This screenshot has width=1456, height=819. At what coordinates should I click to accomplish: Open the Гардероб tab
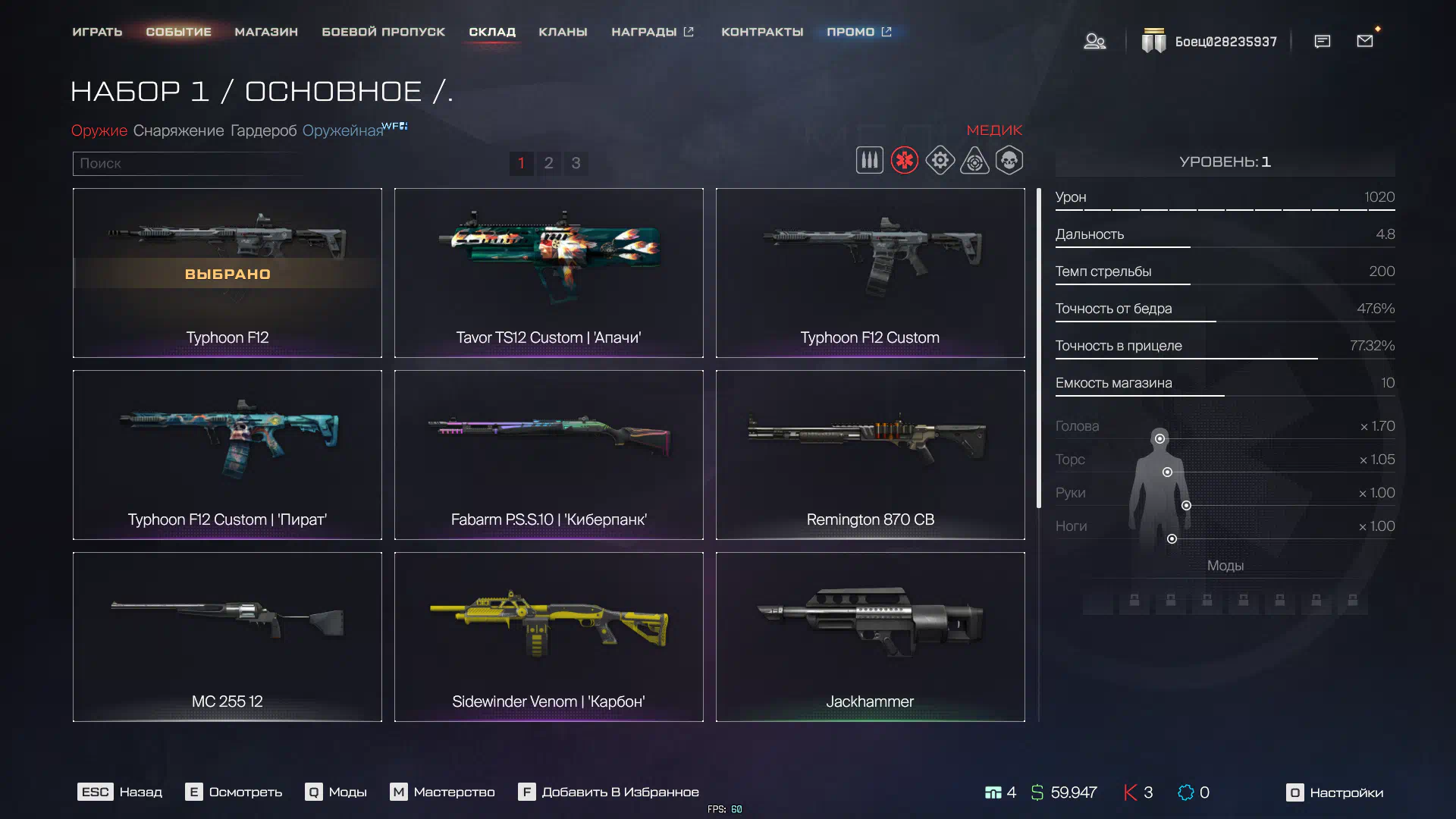tap(263, 130)
